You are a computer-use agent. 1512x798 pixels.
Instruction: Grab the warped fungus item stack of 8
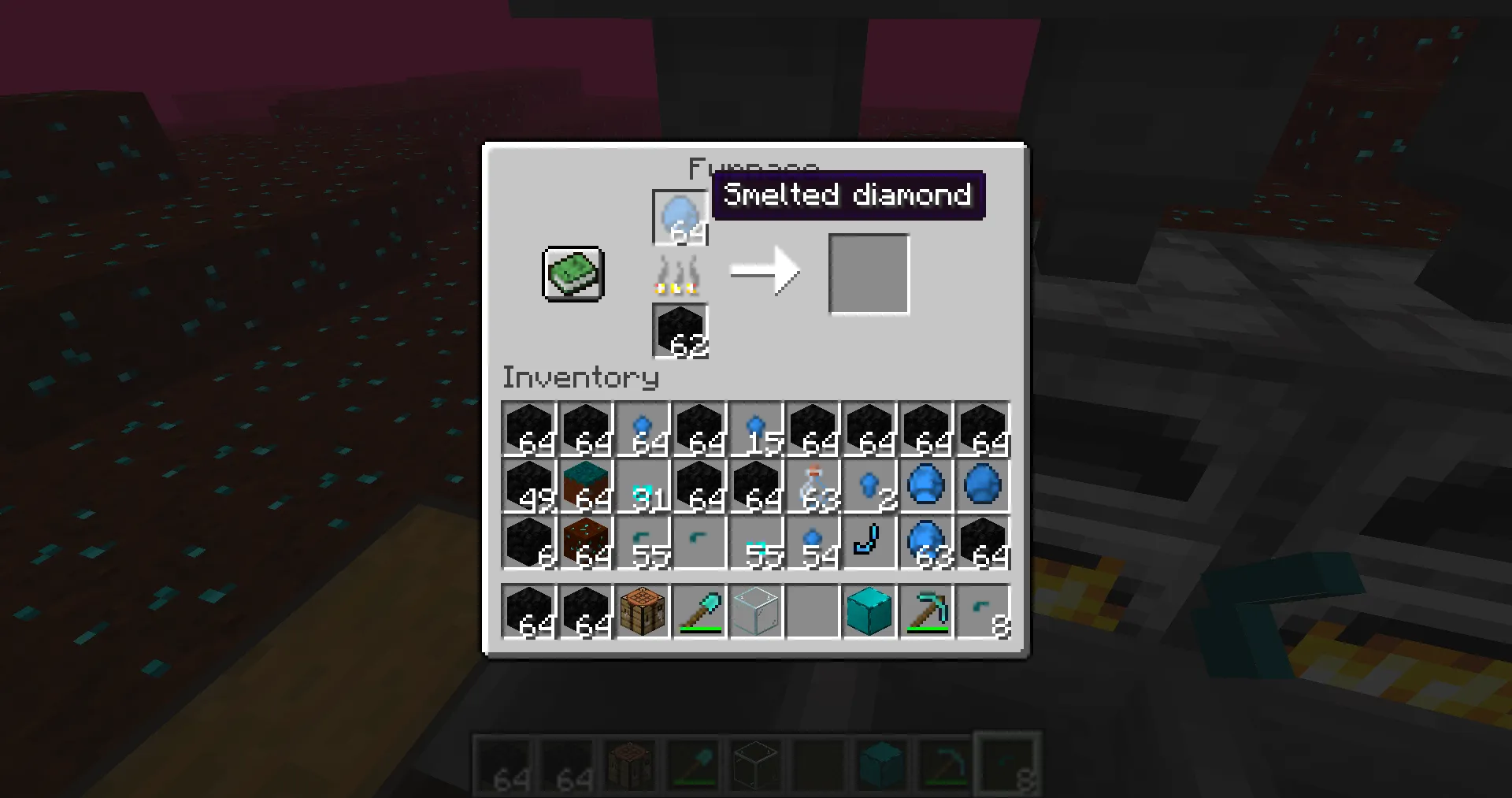click(982, 612)
